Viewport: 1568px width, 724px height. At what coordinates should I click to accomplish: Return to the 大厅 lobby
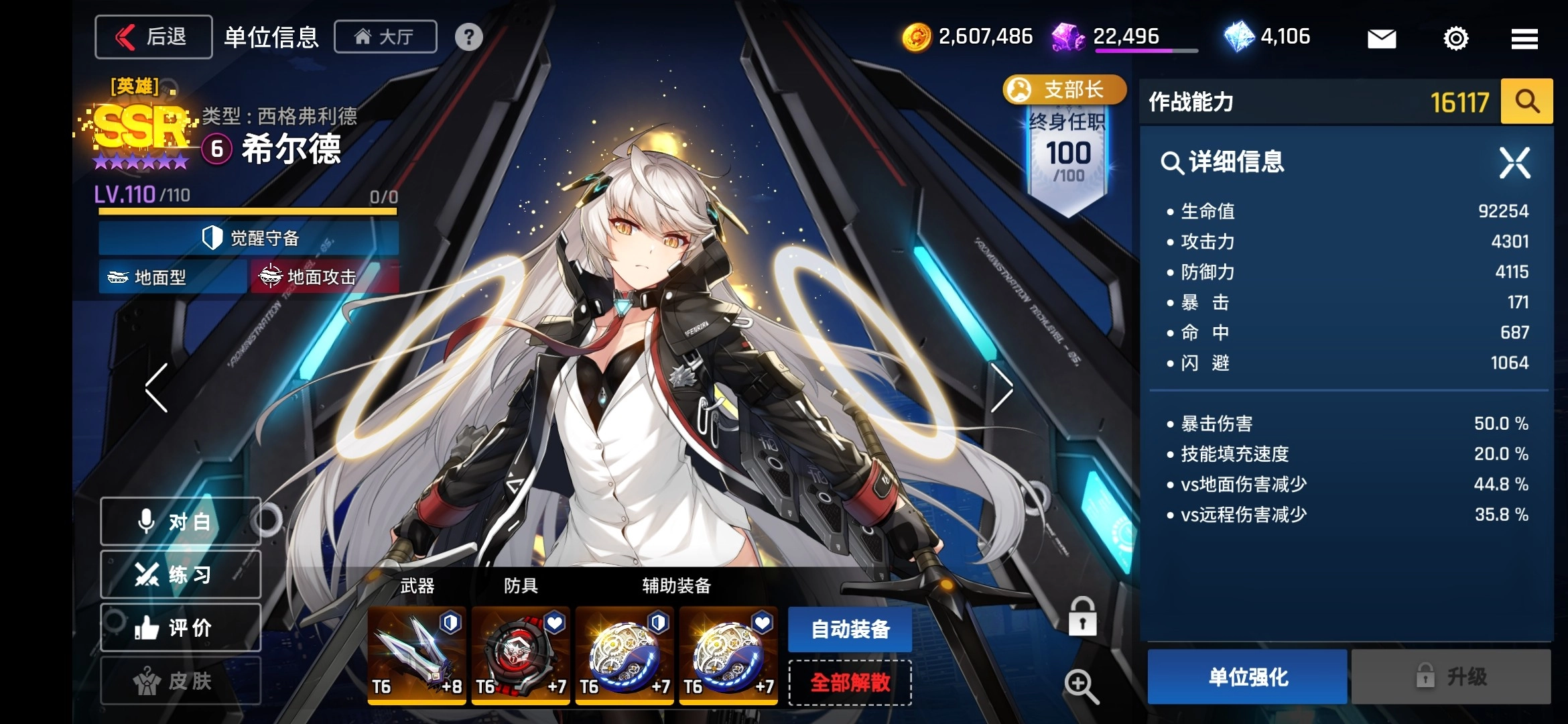385,37
